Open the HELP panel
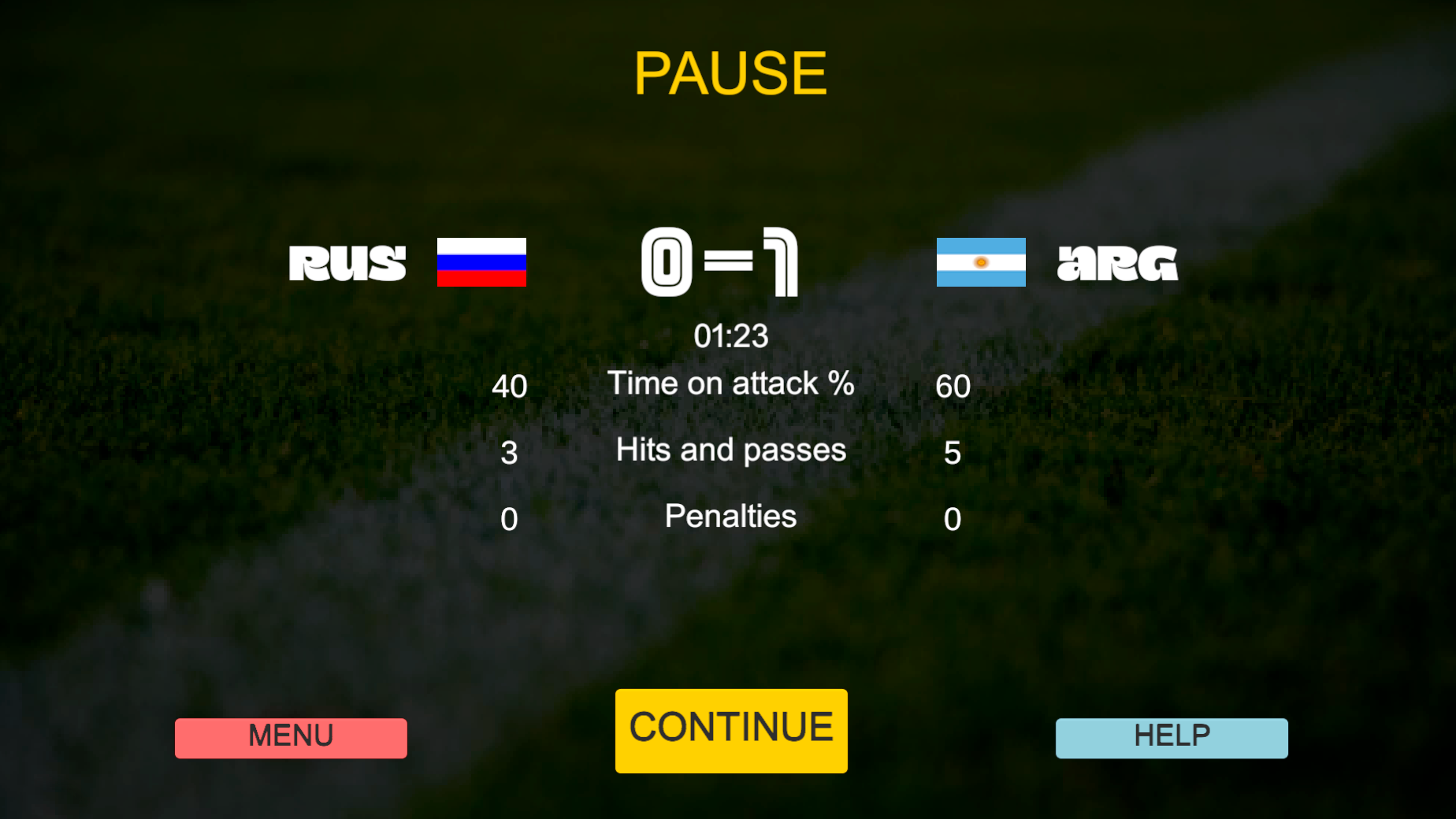1456x819 pixels. [x=1171, y=737]
